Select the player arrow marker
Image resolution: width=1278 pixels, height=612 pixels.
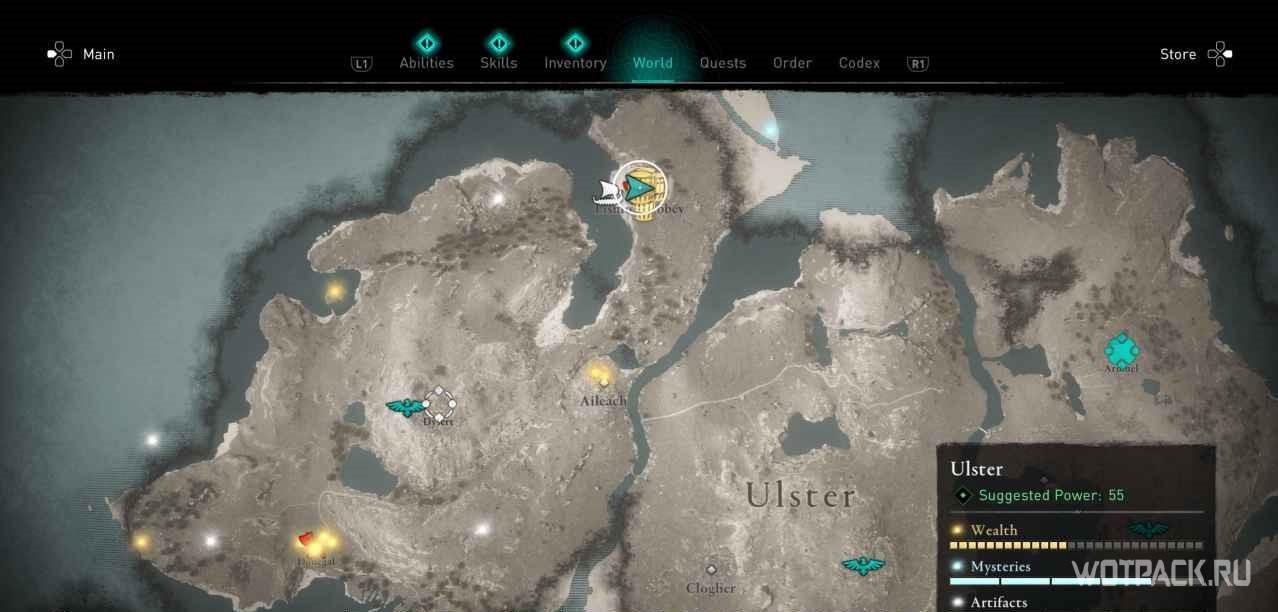tap(637, 185)
